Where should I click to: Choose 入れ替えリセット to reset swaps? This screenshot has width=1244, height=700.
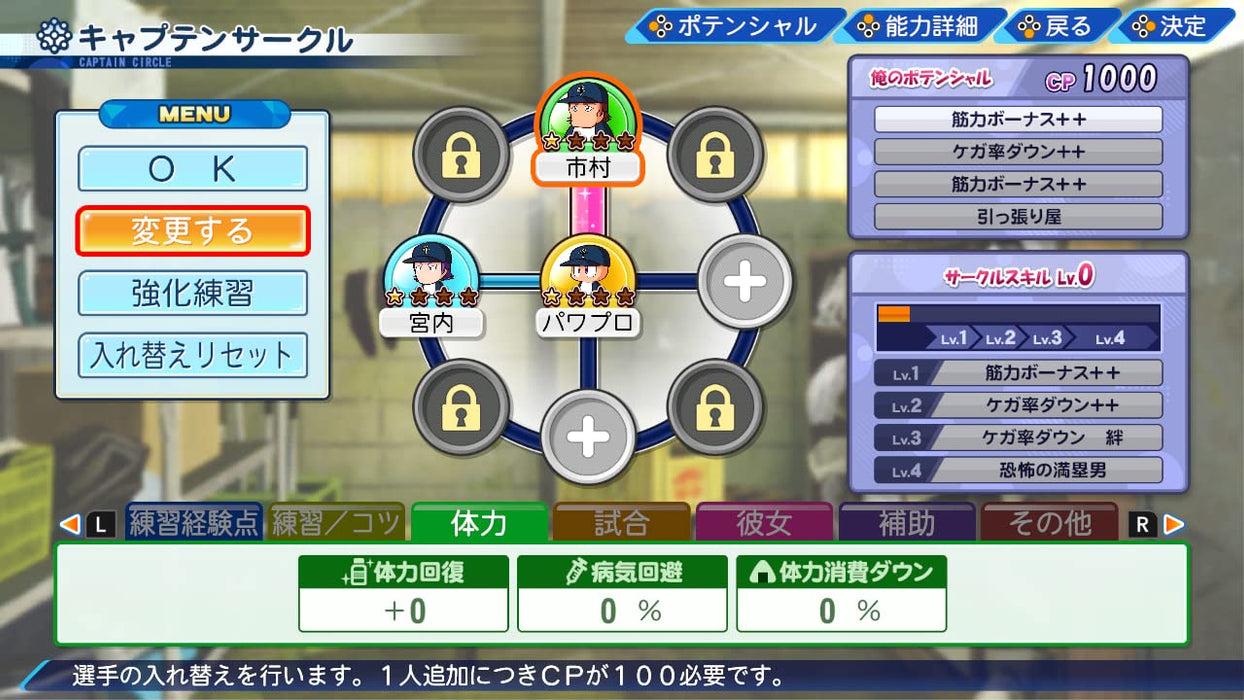(192, 355)
